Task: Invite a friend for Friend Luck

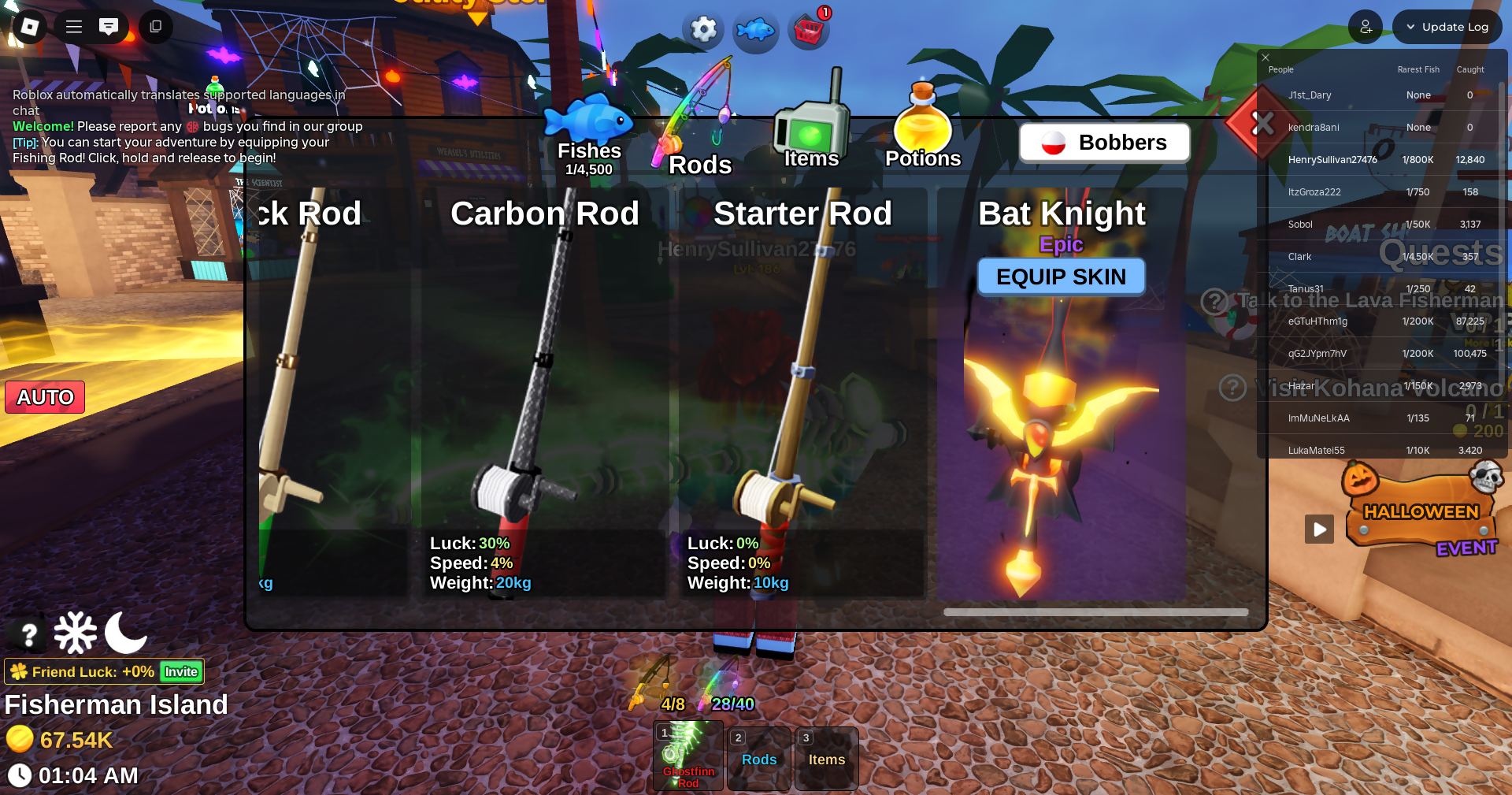Action: pyautogui.click(x=181, y=672)
